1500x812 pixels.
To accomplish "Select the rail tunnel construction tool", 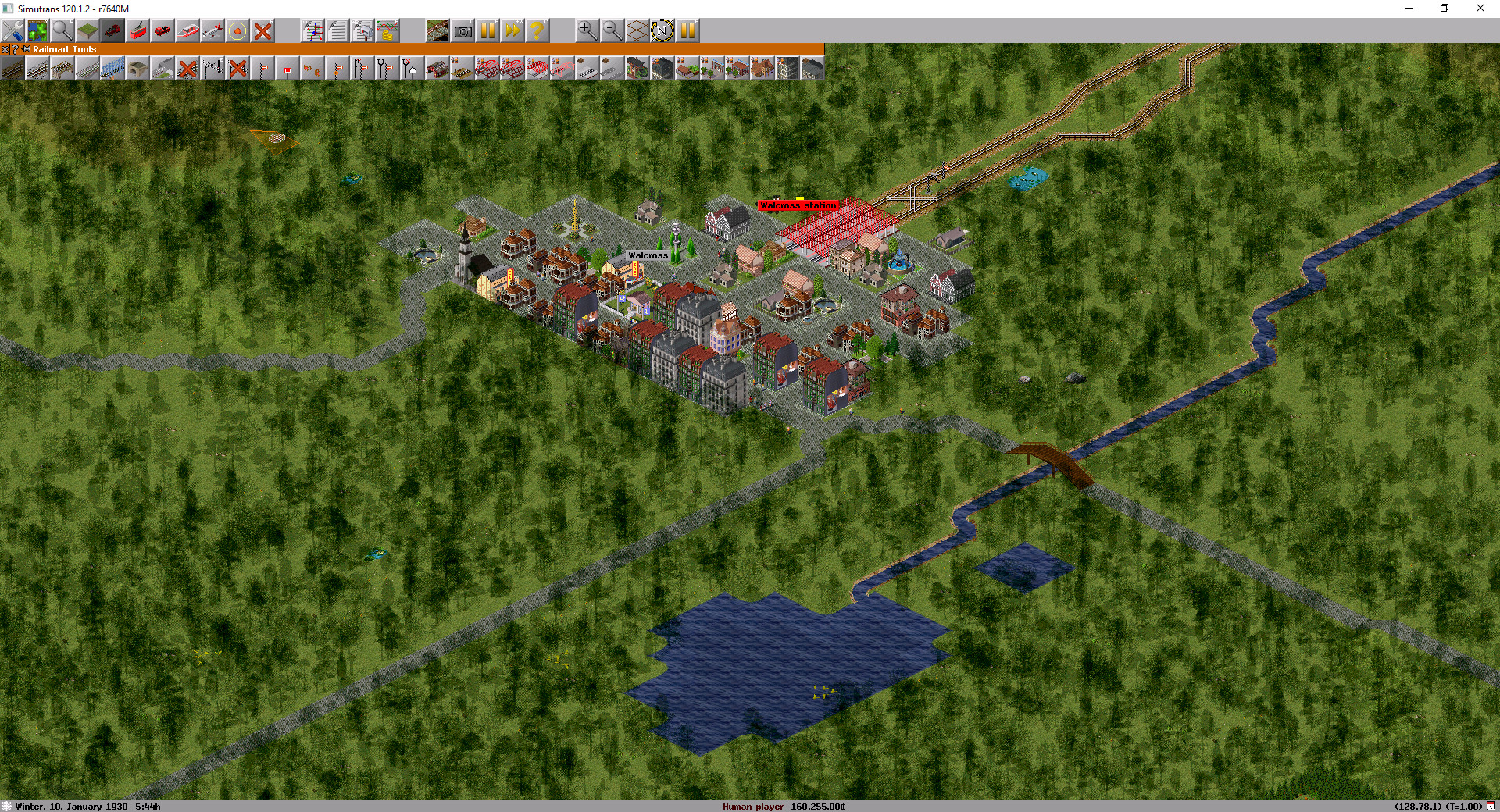I will pyautogui.click(x=137, y=69).
